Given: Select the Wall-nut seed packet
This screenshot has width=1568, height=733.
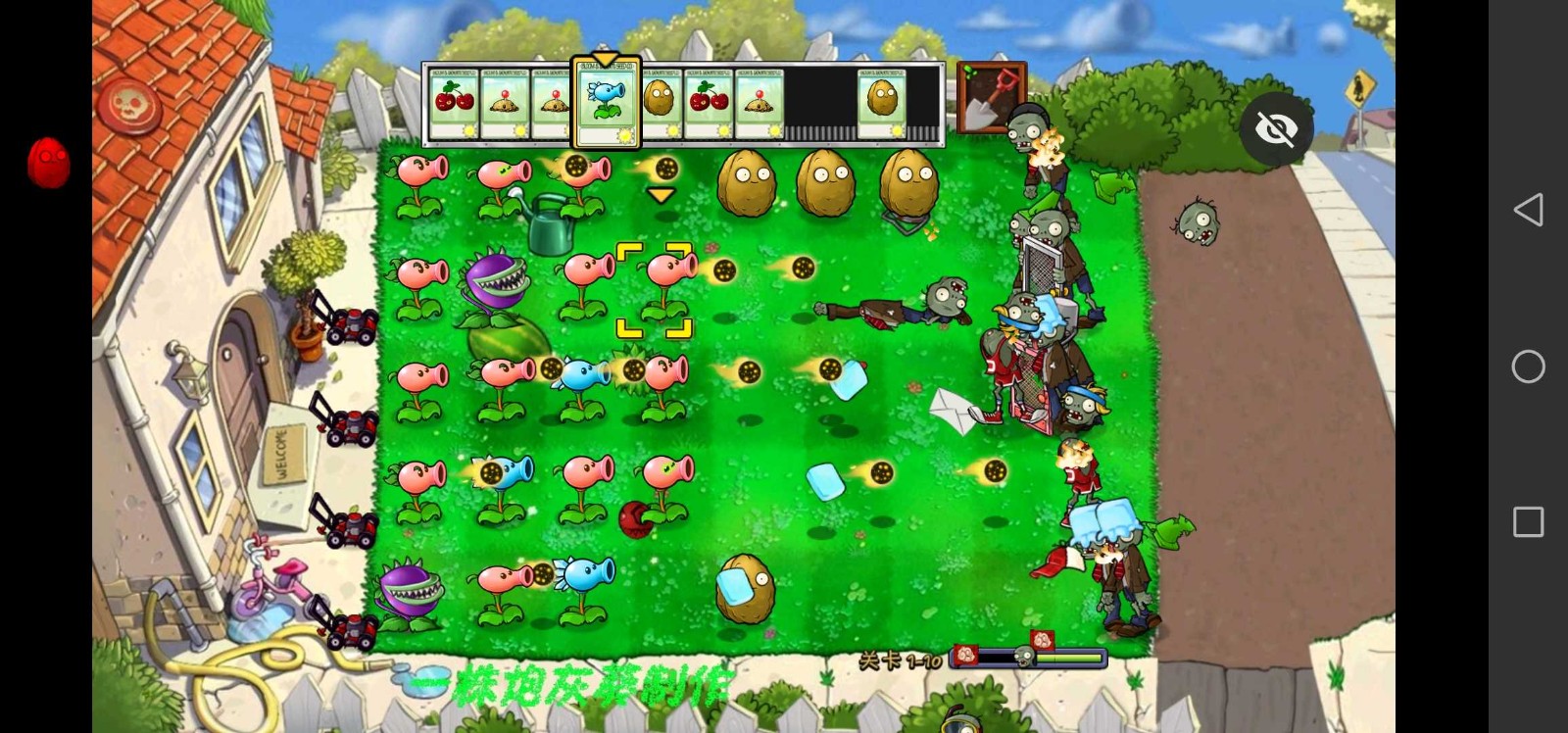Looking at the screenshot, I should 659,101.
